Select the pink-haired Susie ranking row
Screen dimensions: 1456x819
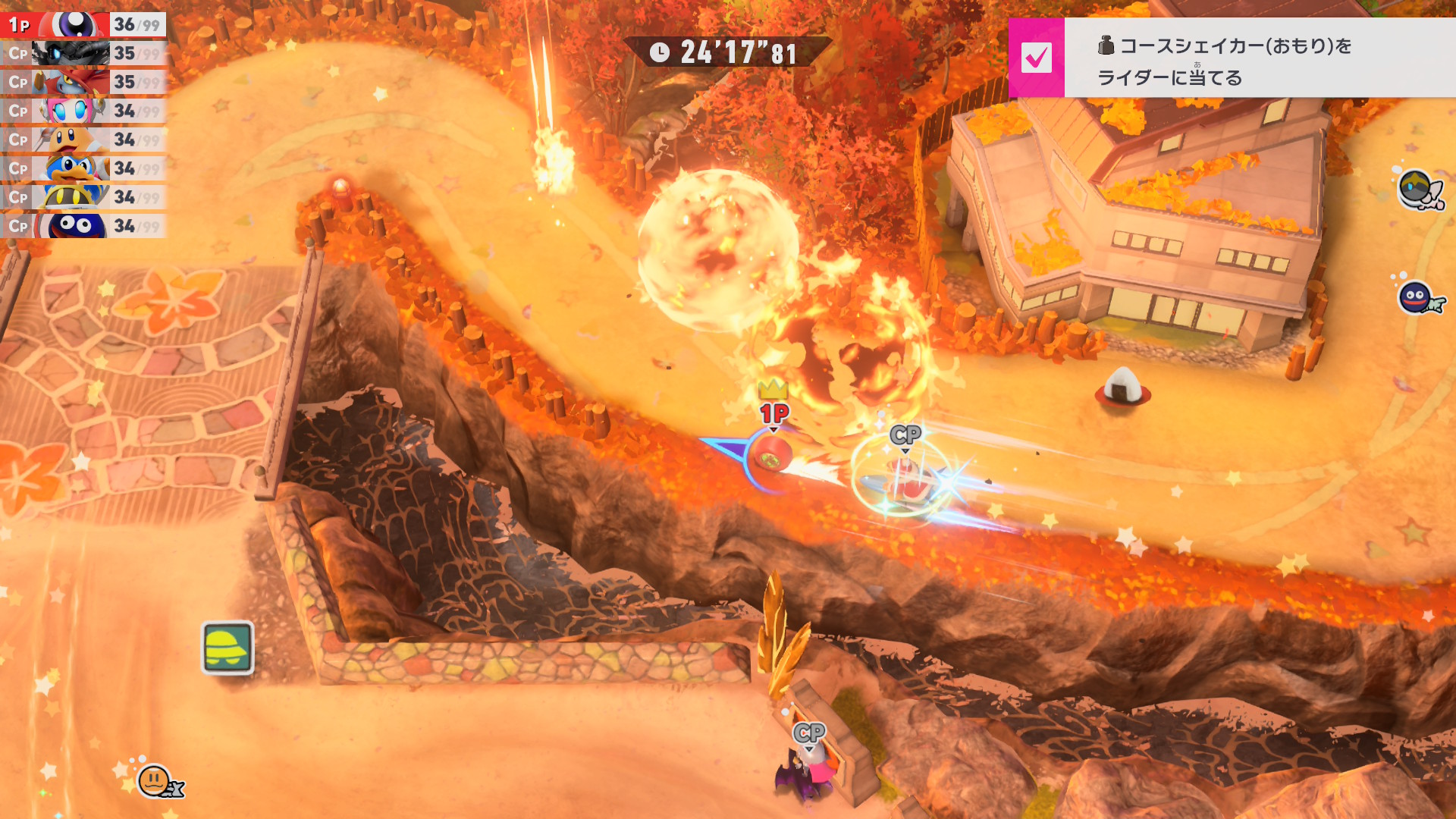[83, 111]
